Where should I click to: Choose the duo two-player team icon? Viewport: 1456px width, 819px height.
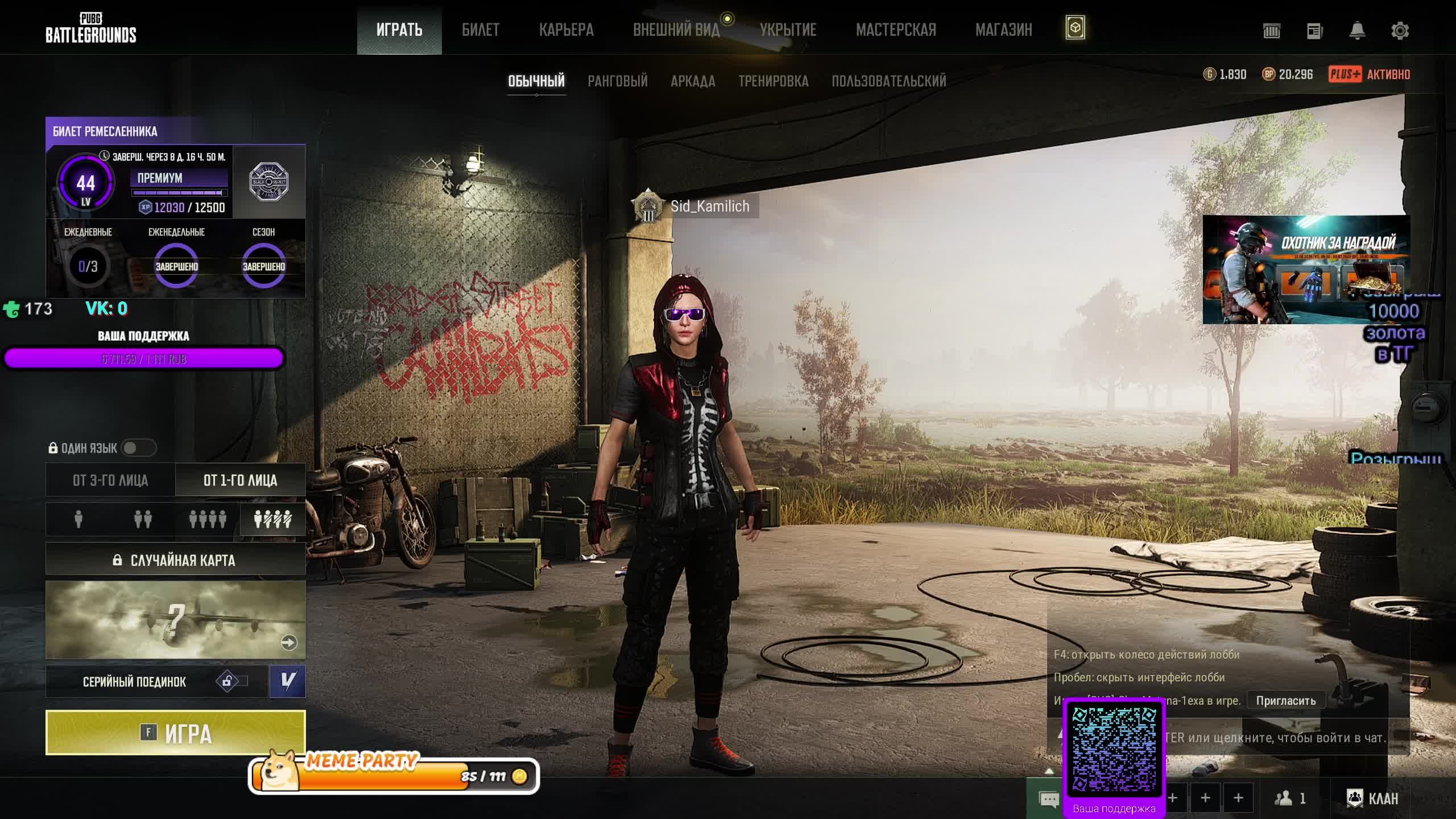[x=143, y=519]
